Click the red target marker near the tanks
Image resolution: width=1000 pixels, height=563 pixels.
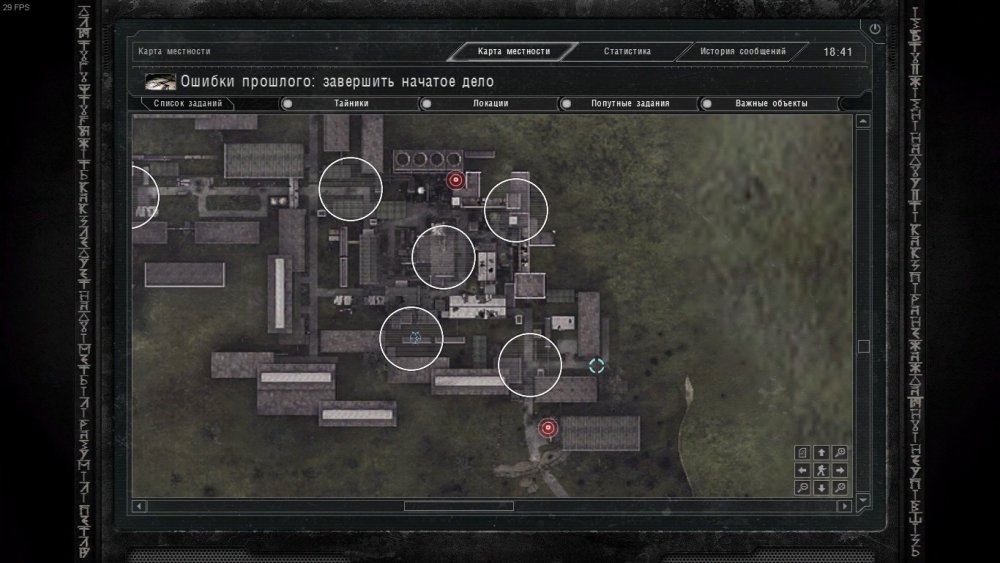(x=456, y=180)
